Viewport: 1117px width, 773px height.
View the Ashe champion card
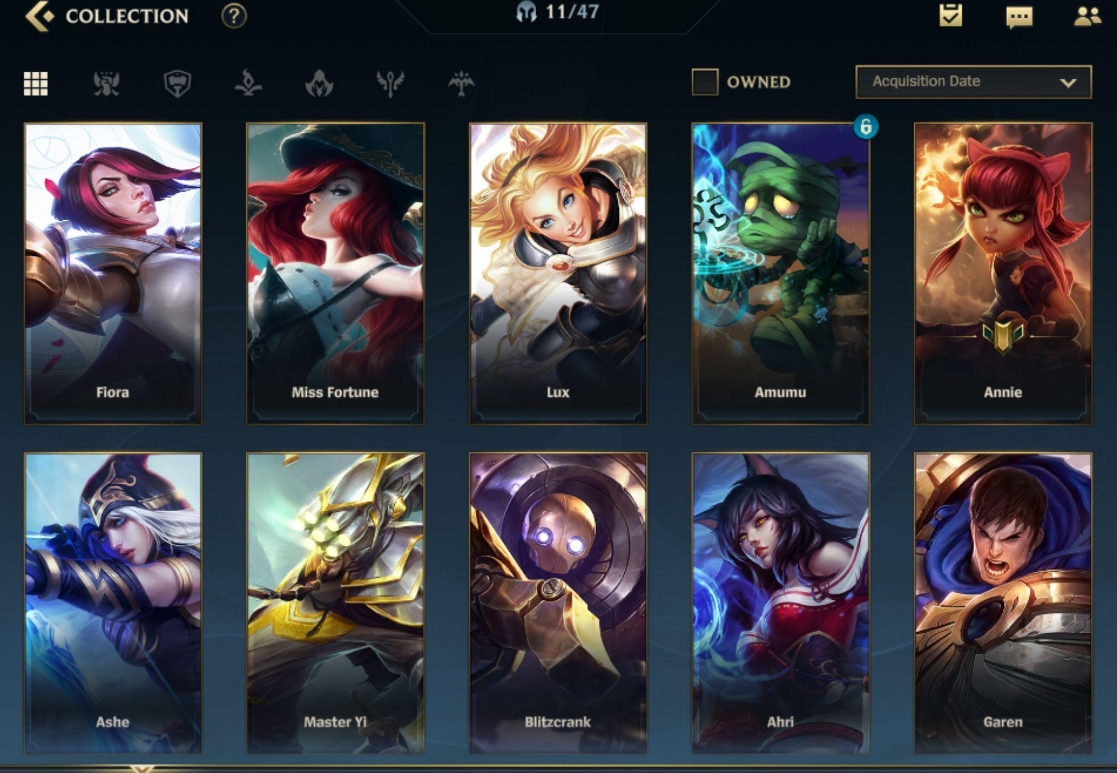[113, 602]
